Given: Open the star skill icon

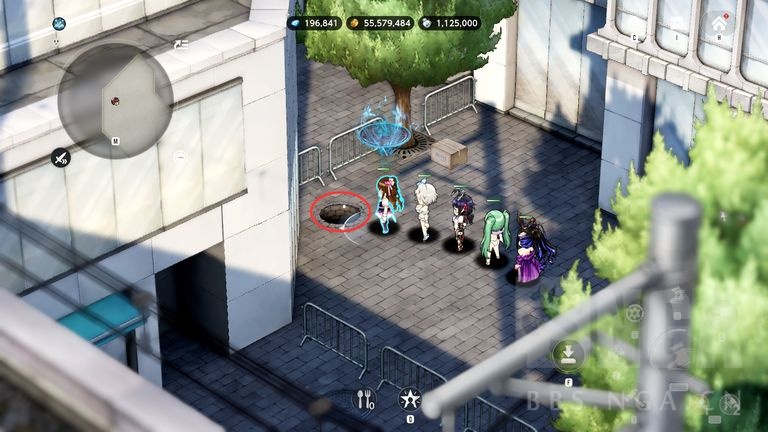Looking at the screenshot, I should (x=408, y=399).
